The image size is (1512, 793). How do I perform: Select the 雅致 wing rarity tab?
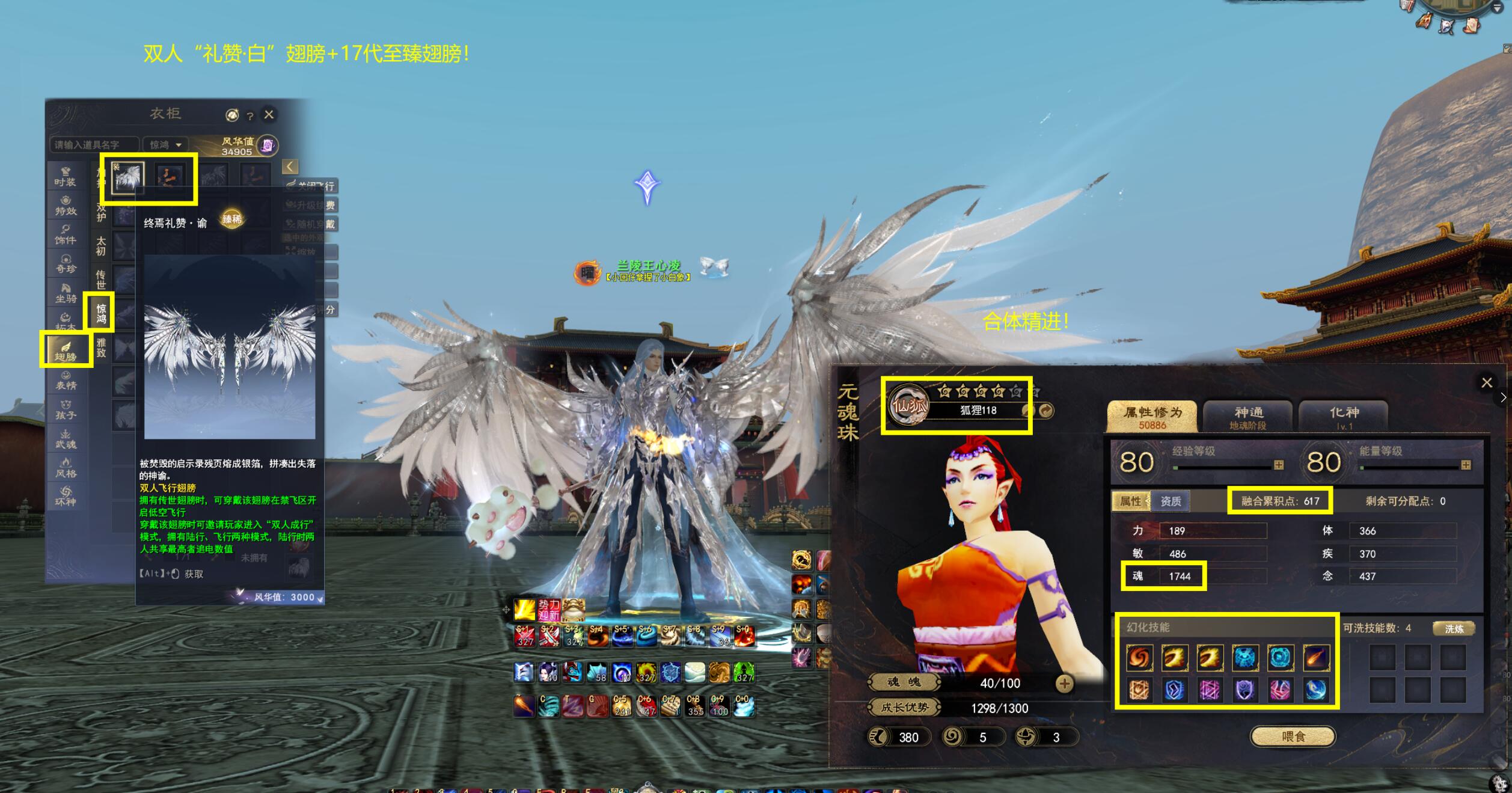[101, 348]
